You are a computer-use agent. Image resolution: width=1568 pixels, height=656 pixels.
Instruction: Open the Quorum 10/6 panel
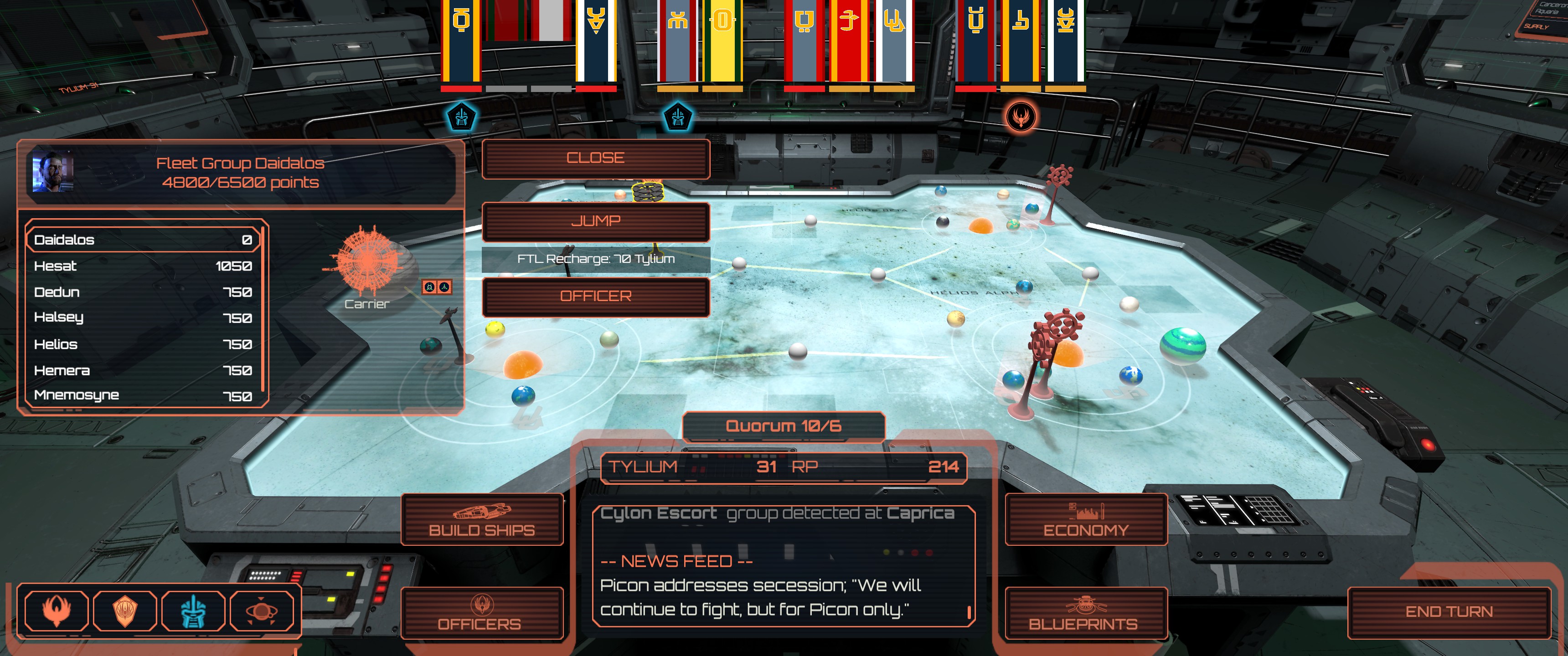[x=784, y=426]
